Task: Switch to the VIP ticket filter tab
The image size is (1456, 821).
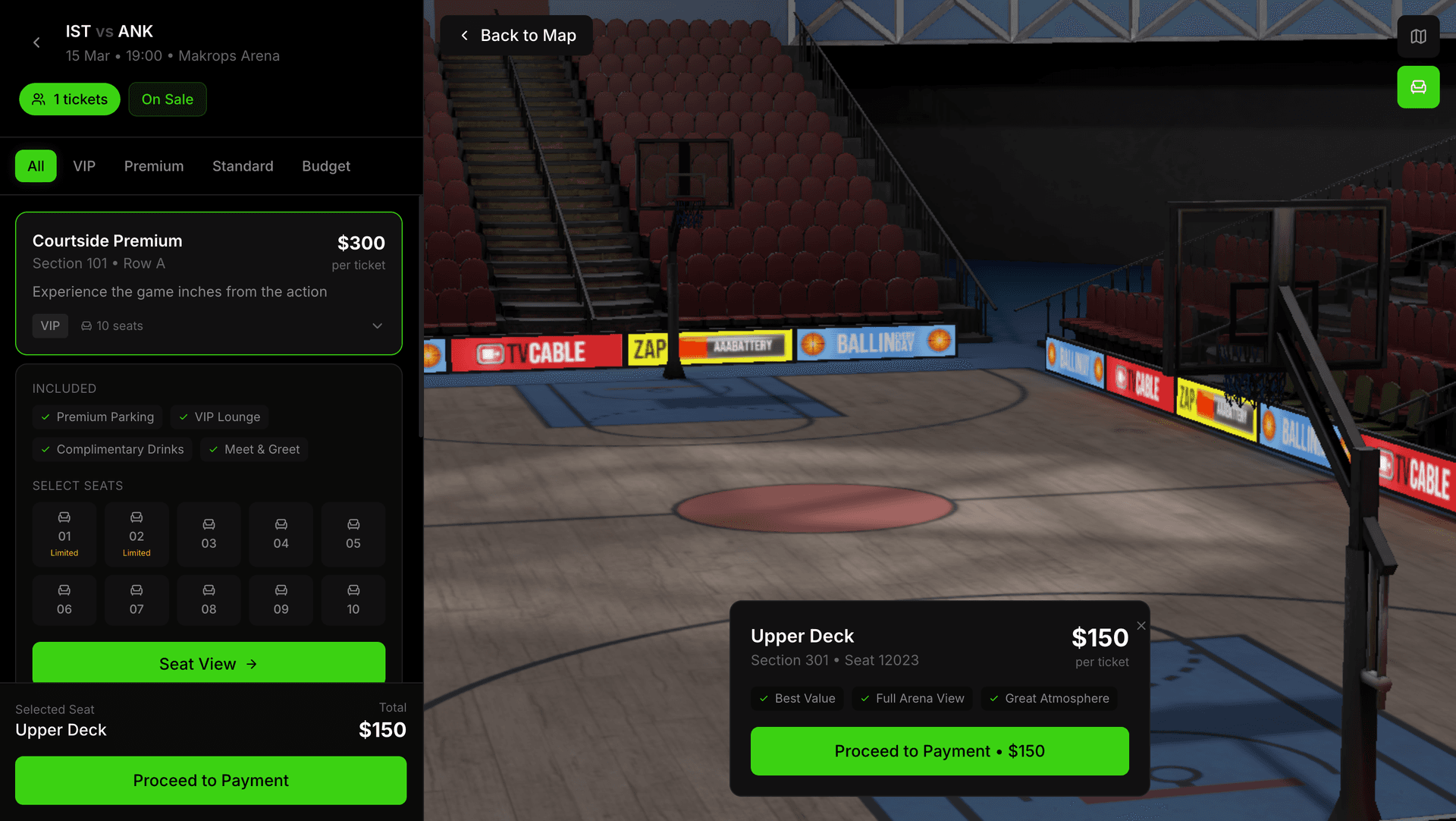Action: click(x=83, y=165)
